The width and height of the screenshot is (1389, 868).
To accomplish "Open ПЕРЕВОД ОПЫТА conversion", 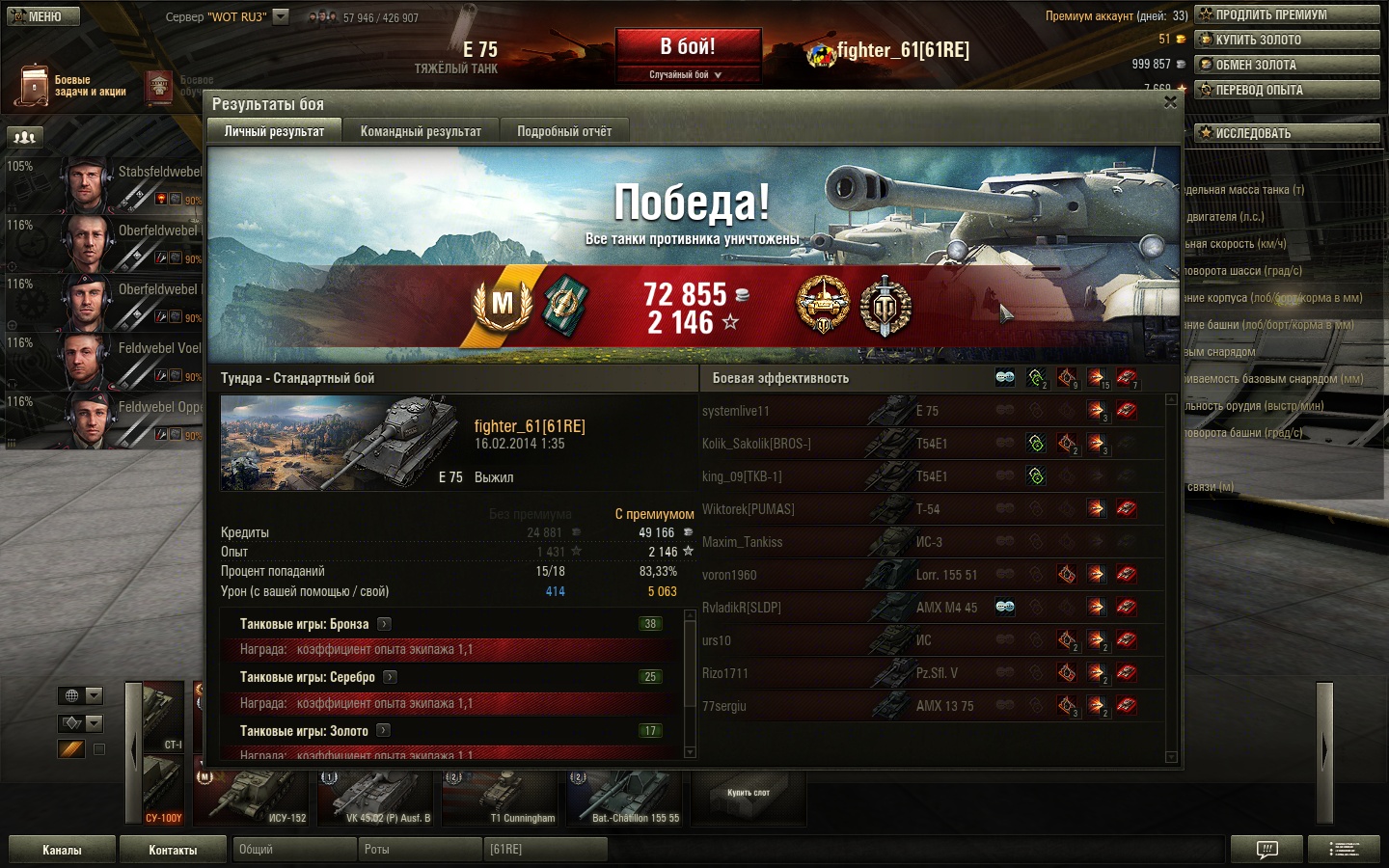I will [1287, 90].
